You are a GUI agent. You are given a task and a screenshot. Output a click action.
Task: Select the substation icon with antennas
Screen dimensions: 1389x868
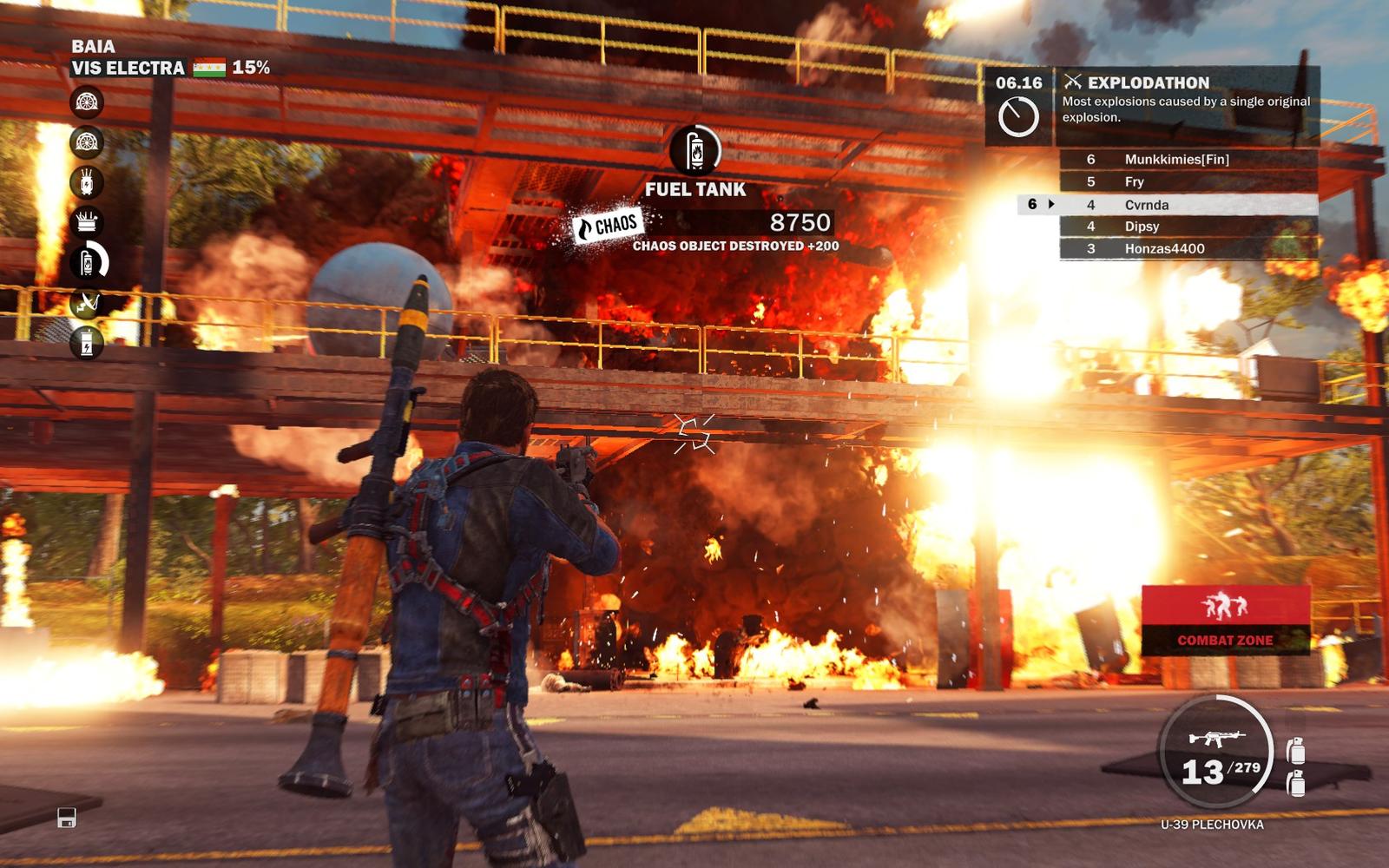point(87,222)
